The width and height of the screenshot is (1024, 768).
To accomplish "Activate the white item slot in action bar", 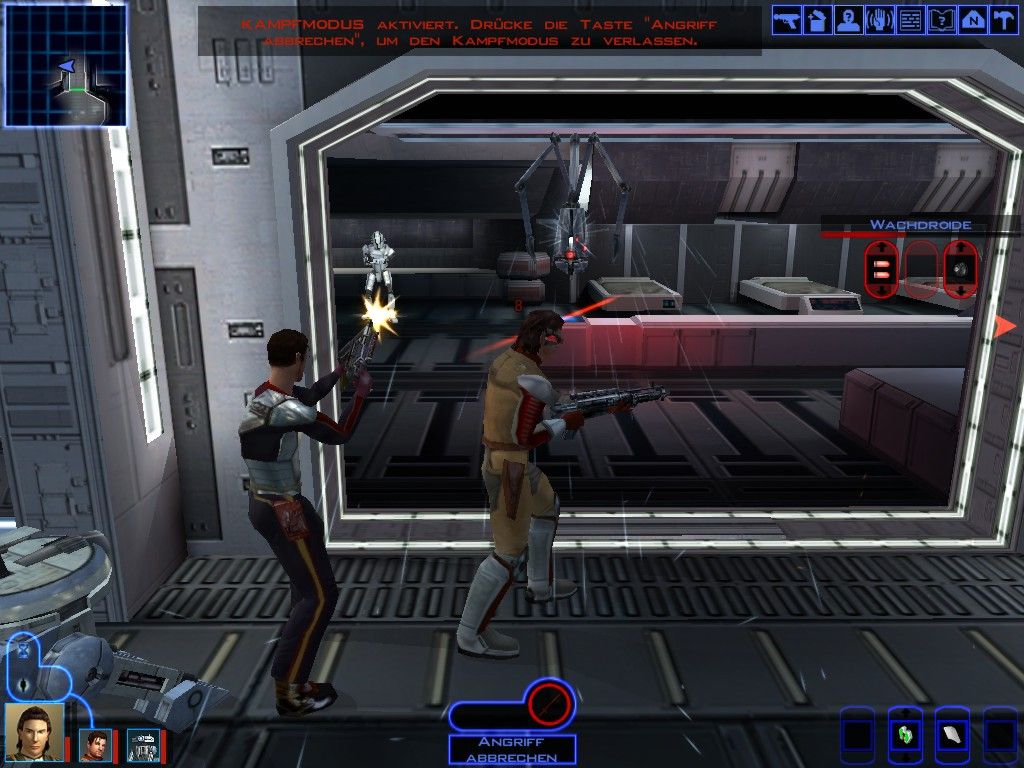I will click(x=951, y=736).
